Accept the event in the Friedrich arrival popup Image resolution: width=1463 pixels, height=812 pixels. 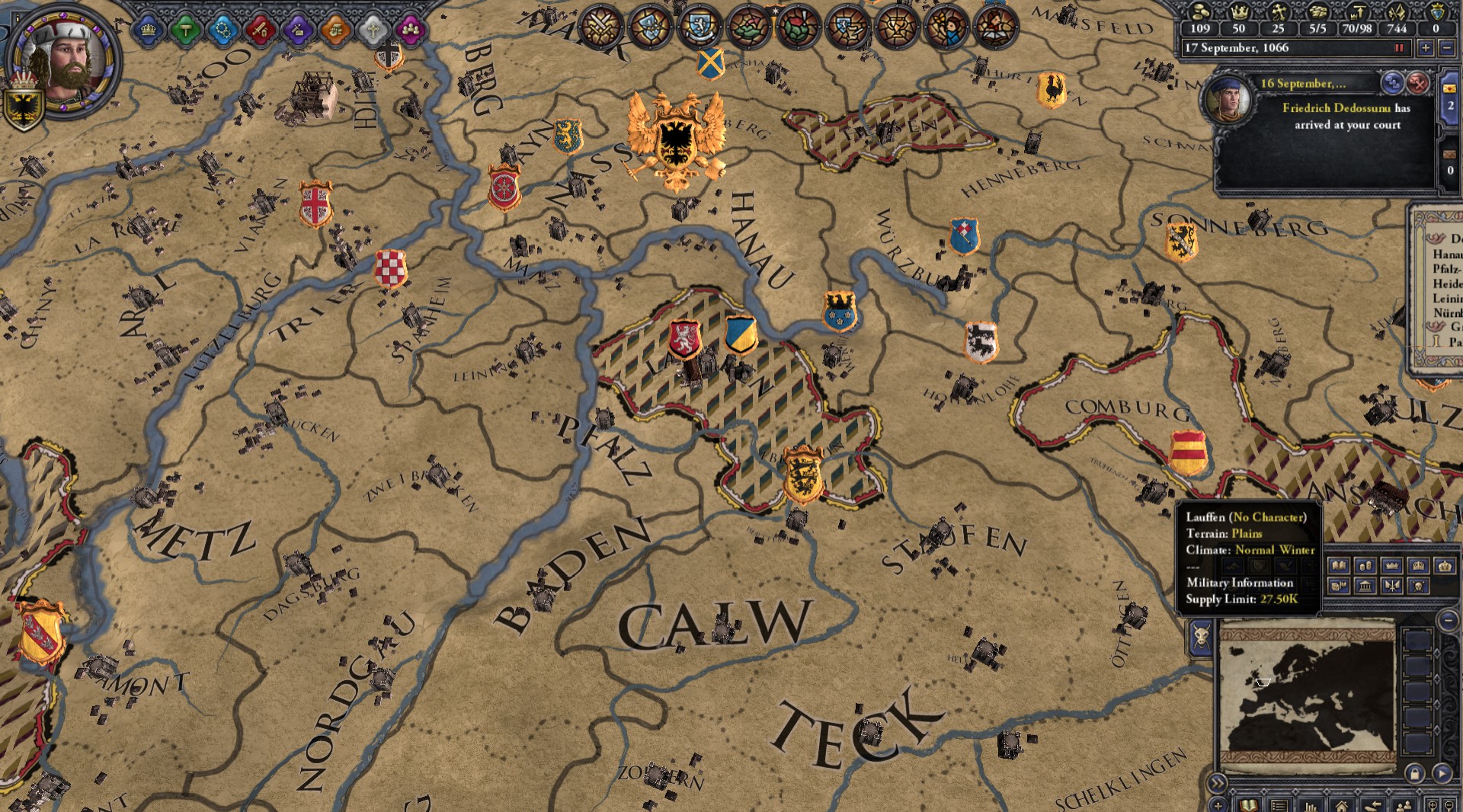(1394, 85)
